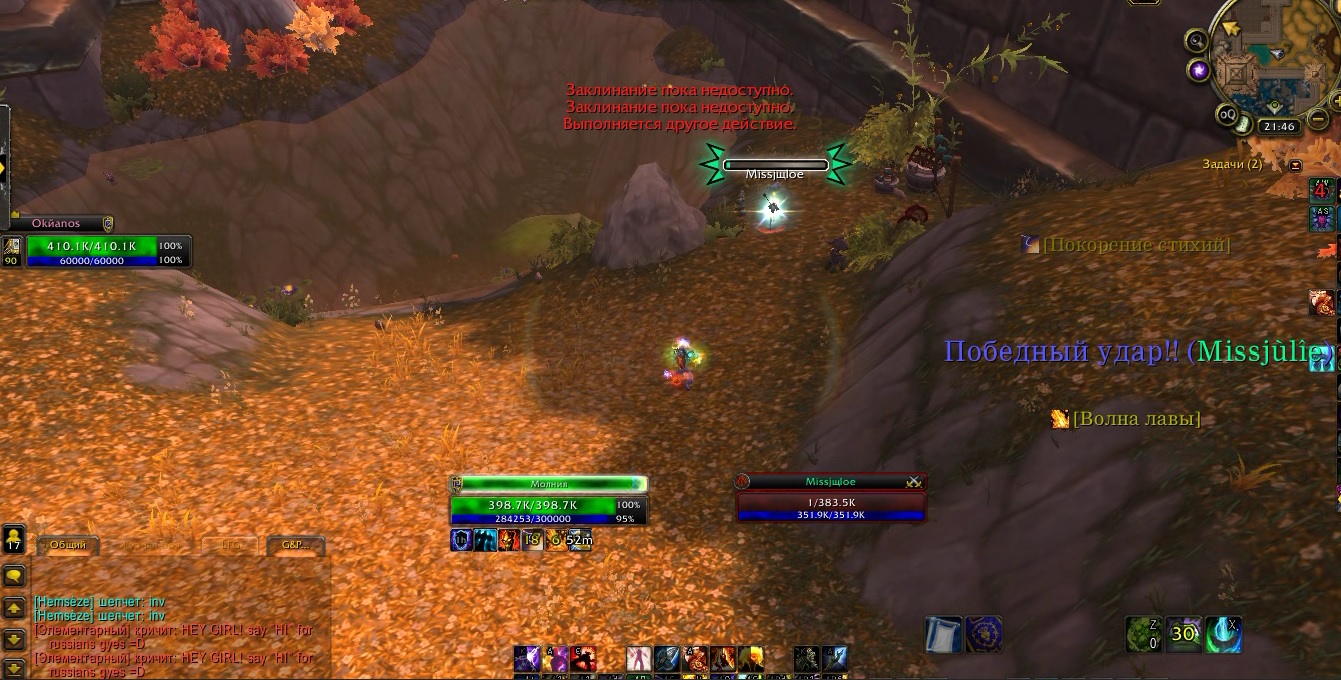
Task: Collapse the Задачи objectives tracker
Action: (x=1296, y=165)
